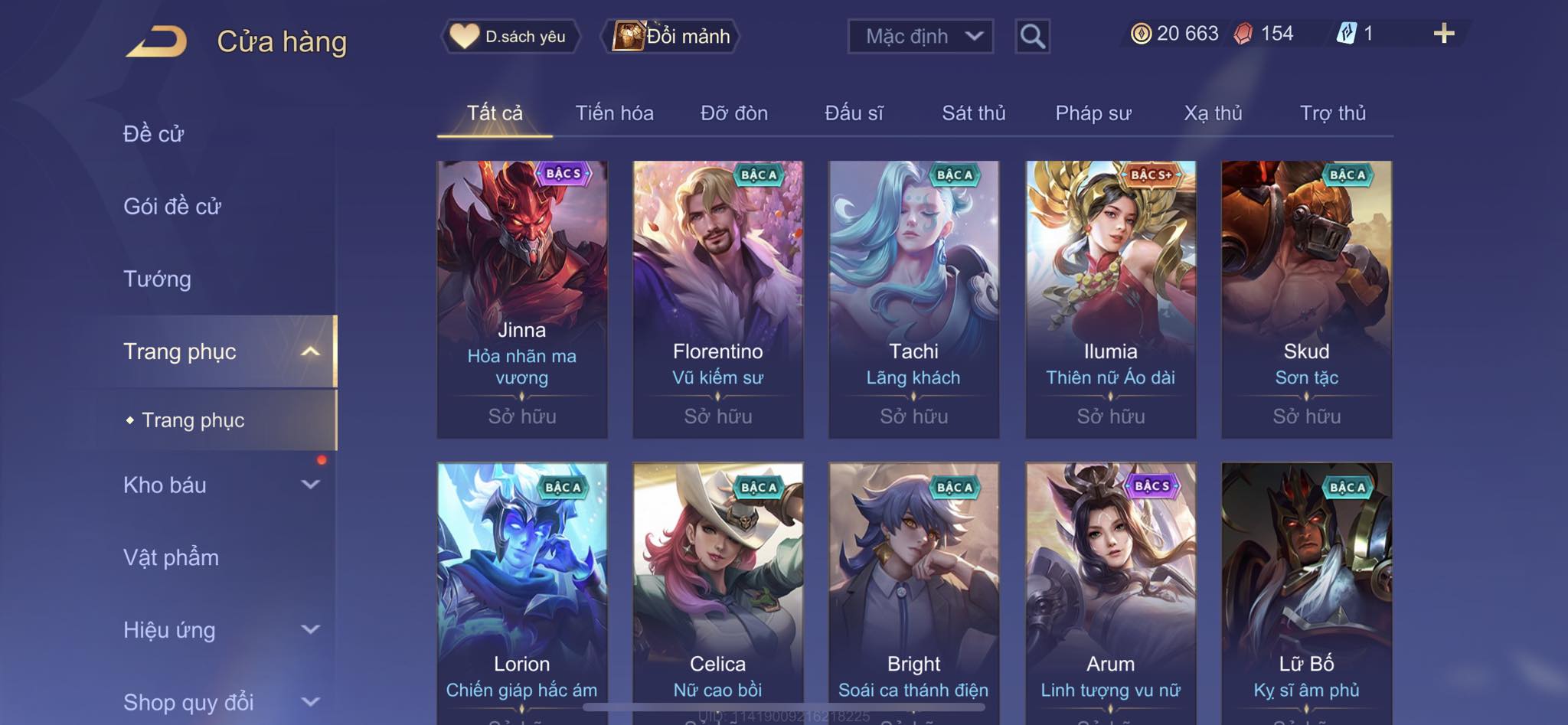Screen dimensions: 1568x725
Task: Expand the Mặc định sort dropdown
Action: pyautogui.click(x=920, y=36)
